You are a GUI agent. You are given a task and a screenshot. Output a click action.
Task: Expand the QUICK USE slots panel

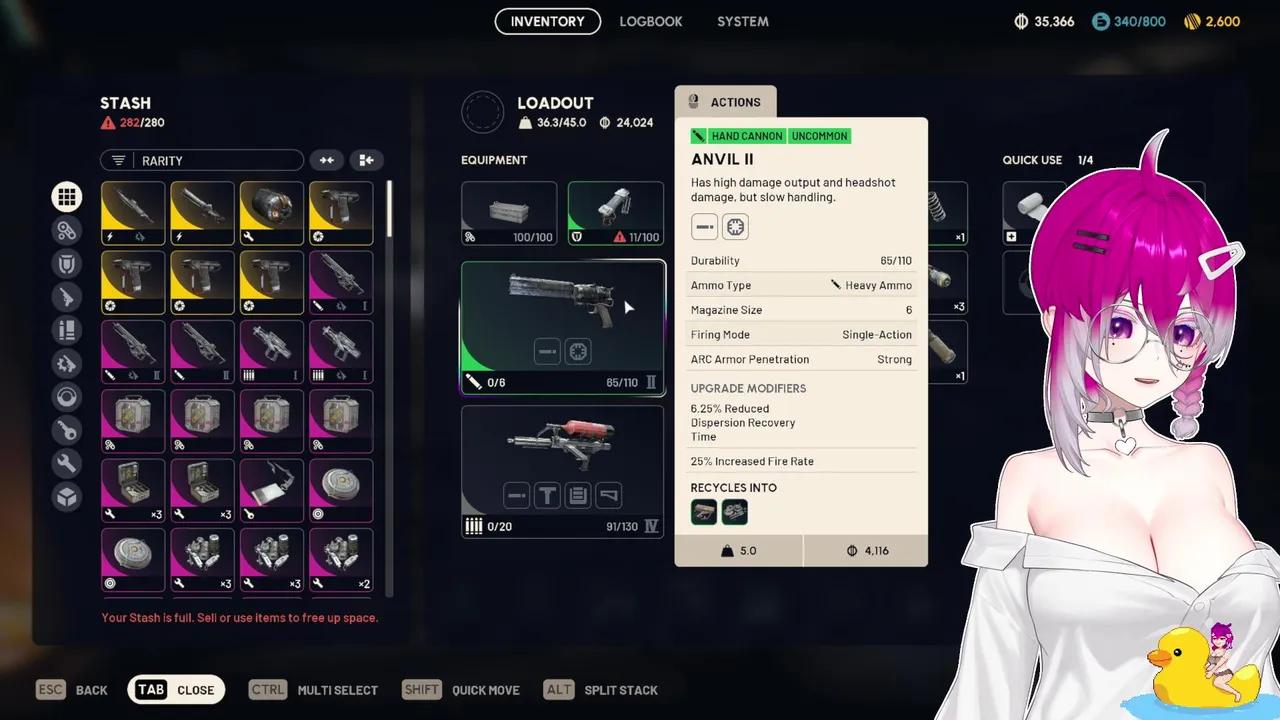pyautogui.click(x=1032, y=160)
